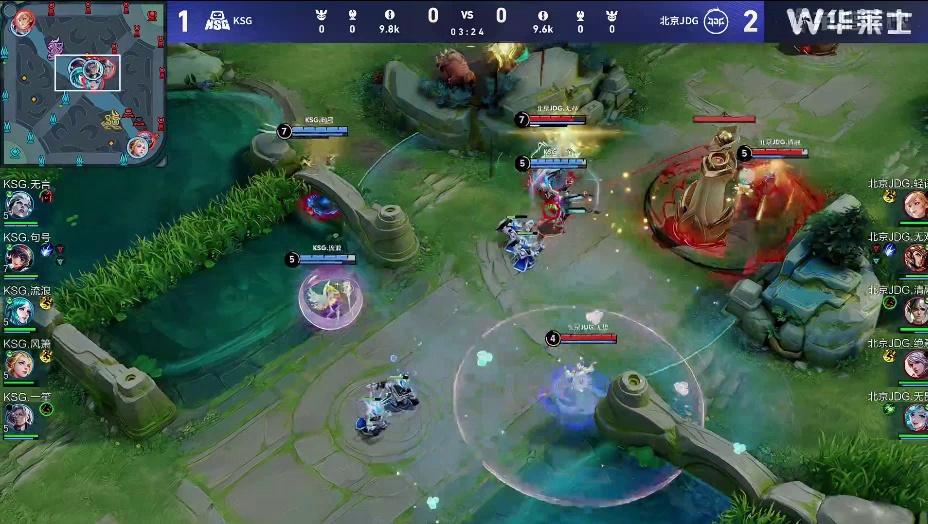Choose 北京JDG.无双 player portrait
The height and width of the screenshot is (524, 928).
point(914,258)
